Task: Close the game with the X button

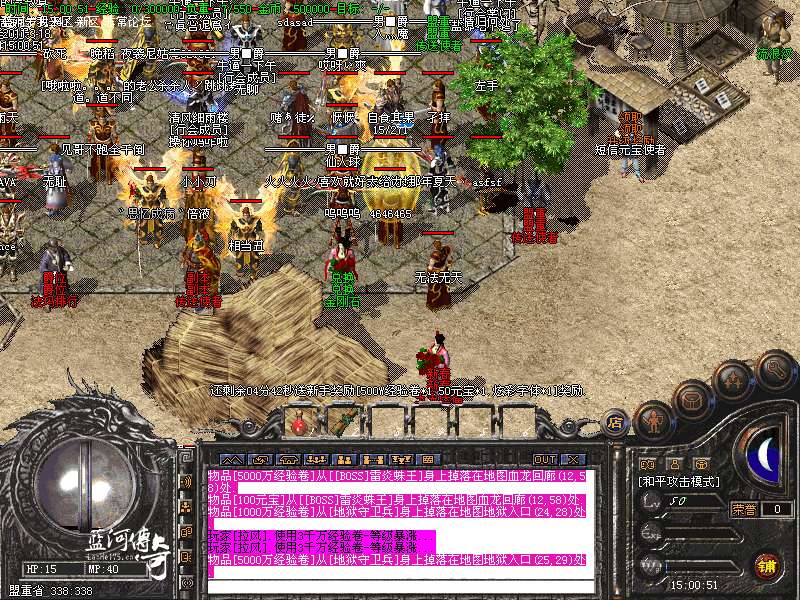Action: click(x=573, y=459)
